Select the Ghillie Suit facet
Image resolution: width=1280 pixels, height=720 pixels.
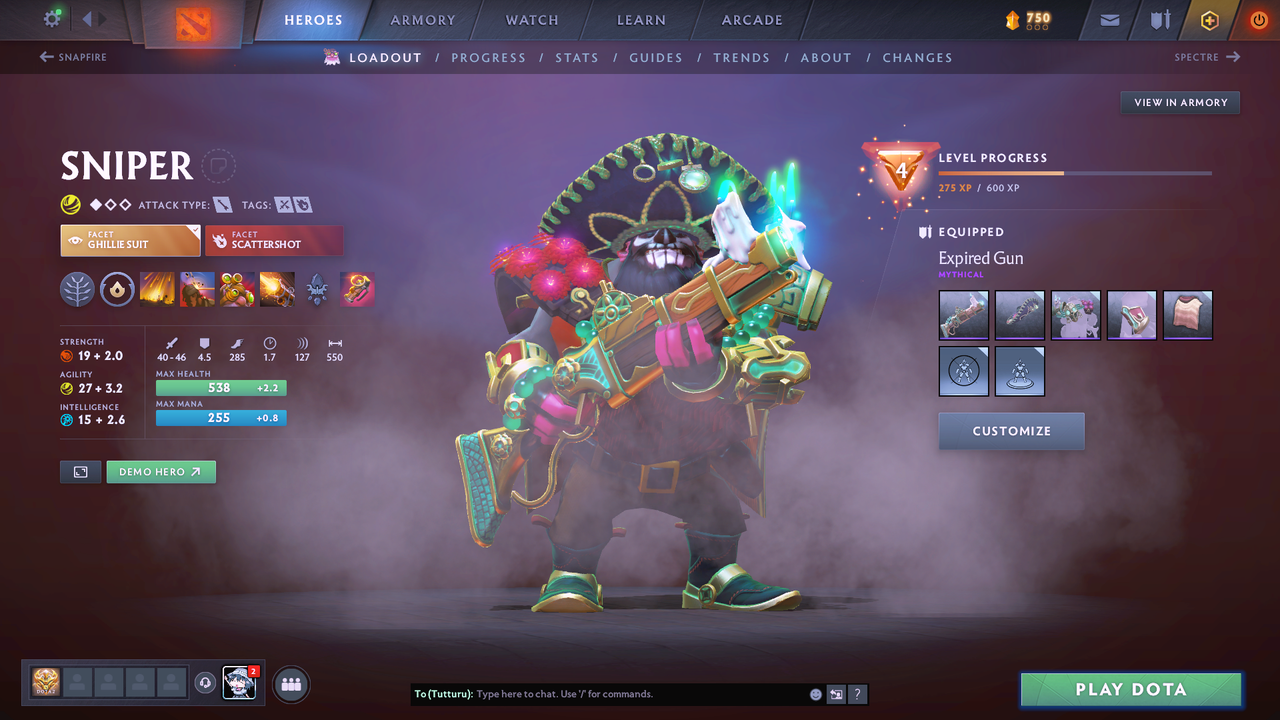point(130,240)
